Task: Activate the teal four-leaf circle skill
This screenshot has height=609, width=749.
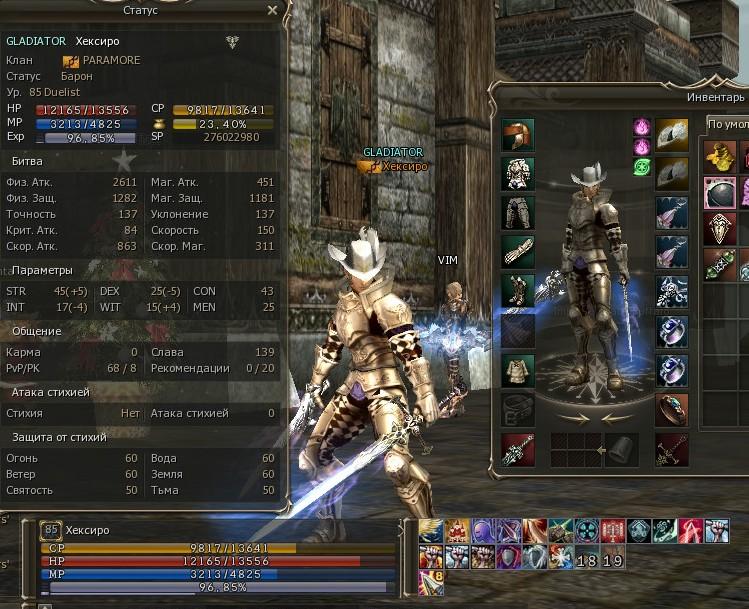Action: [x=587, y=531]
